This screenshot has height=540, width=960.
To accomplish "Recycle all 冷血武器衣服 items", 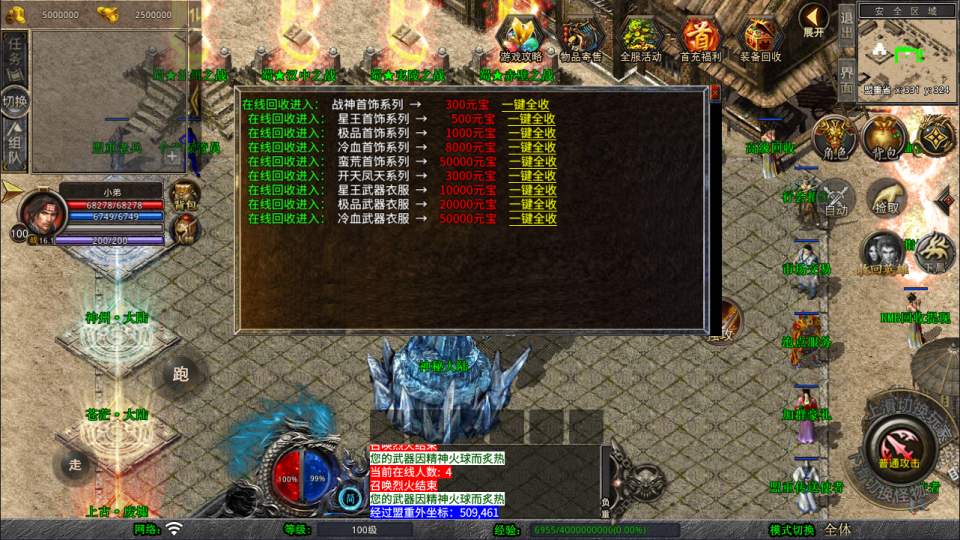I will point(531,219).
